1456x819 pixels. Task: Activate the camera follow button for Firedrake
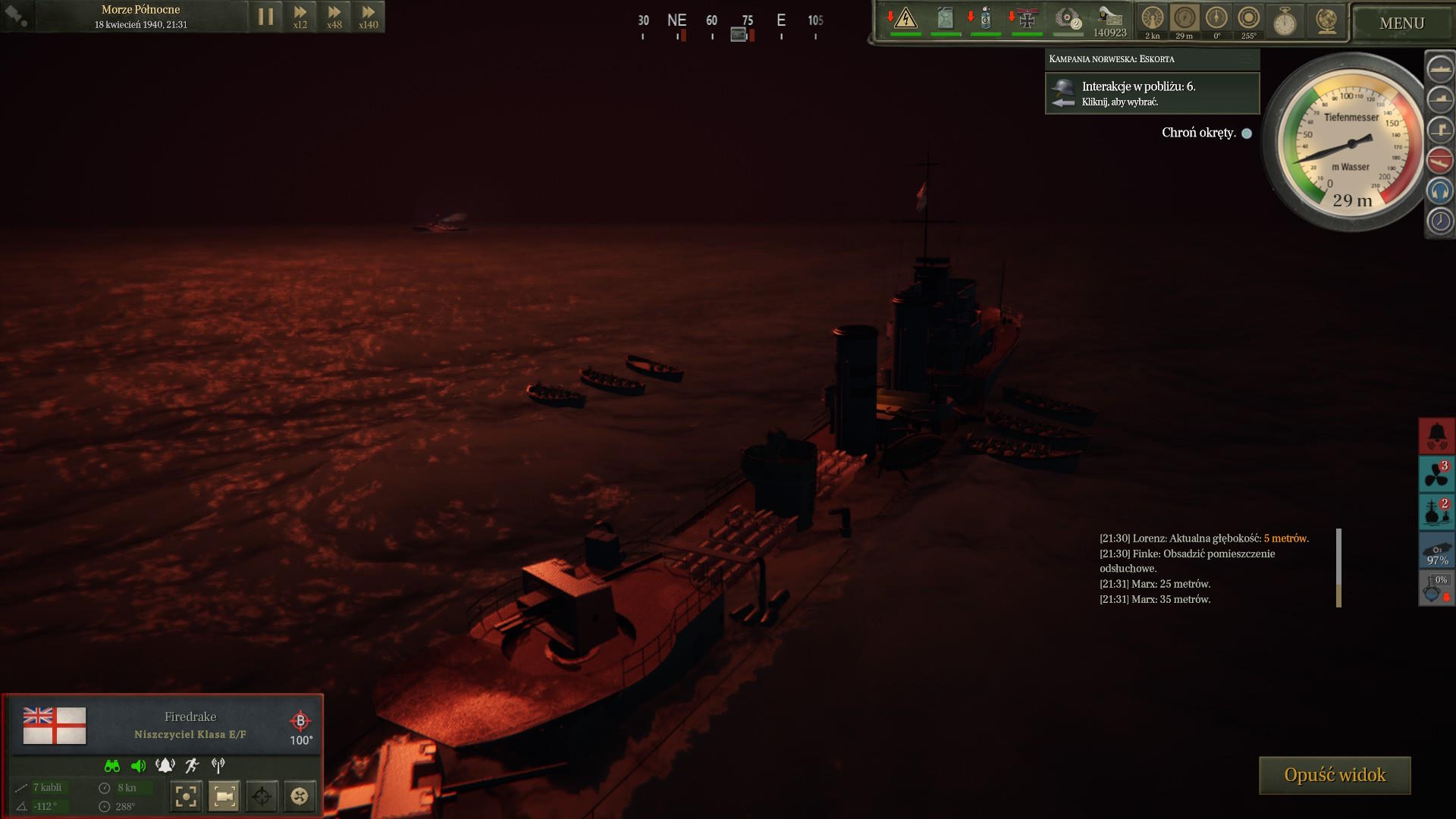224,796
